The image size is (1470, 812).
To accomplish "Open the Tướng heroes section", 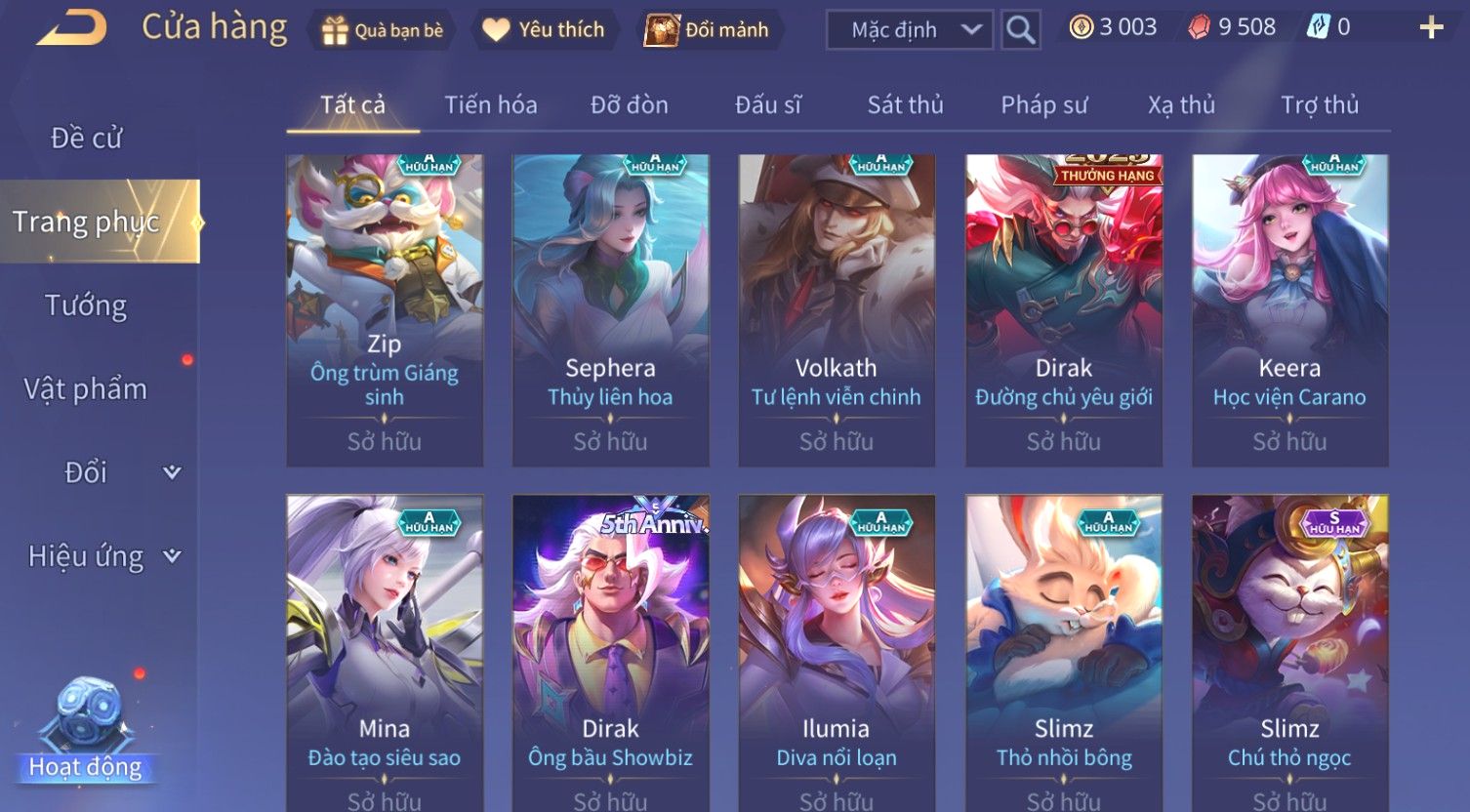I will click(x=86, y=306).
